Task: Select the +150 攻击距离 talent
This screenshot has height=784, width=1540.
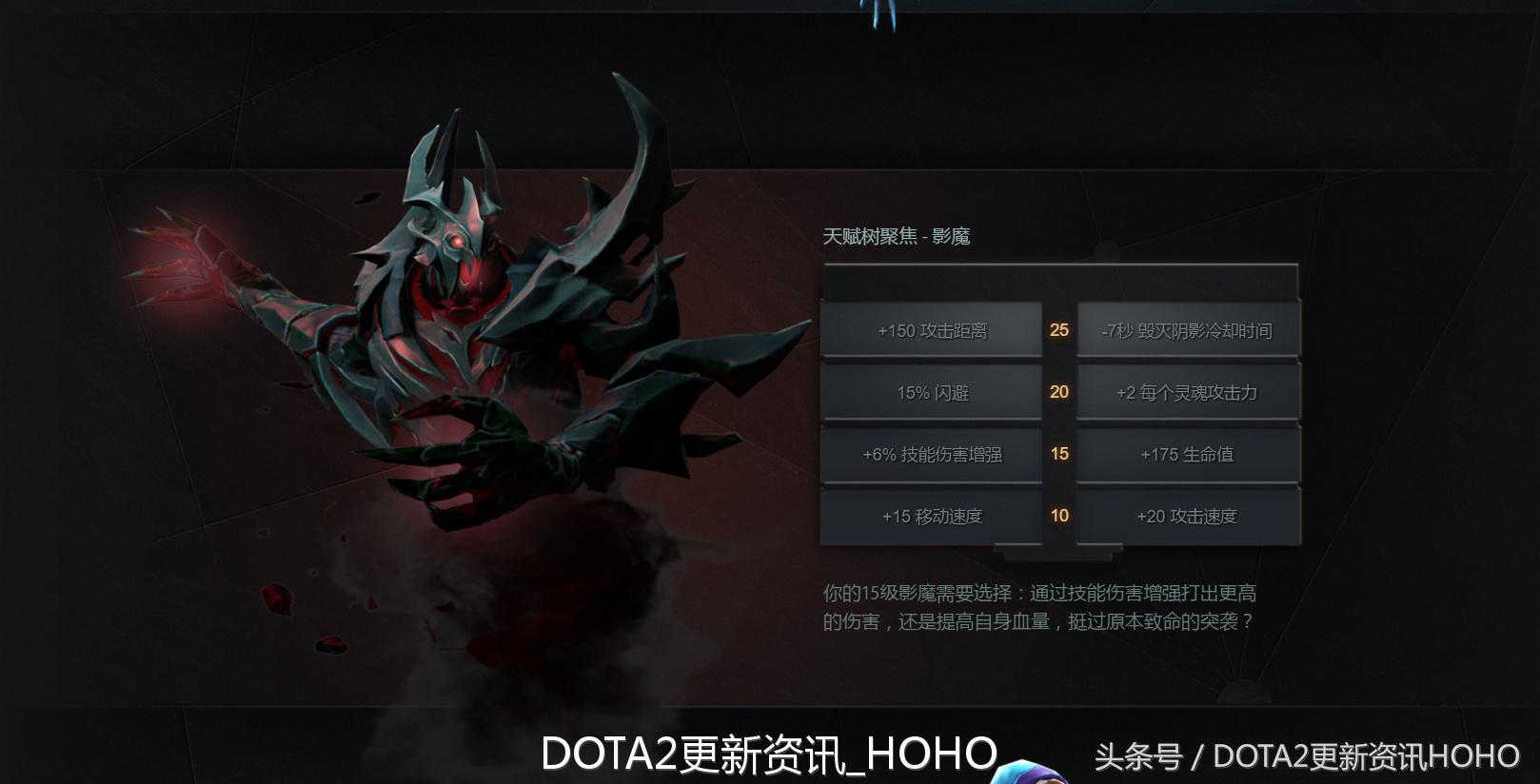Action: [x=931, y=330]
